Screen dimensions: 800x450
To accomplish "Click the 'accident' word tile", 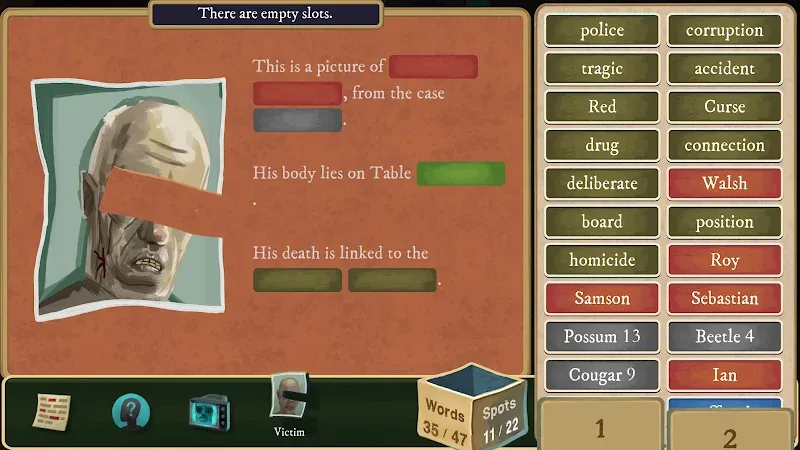I will pos(724,69).
